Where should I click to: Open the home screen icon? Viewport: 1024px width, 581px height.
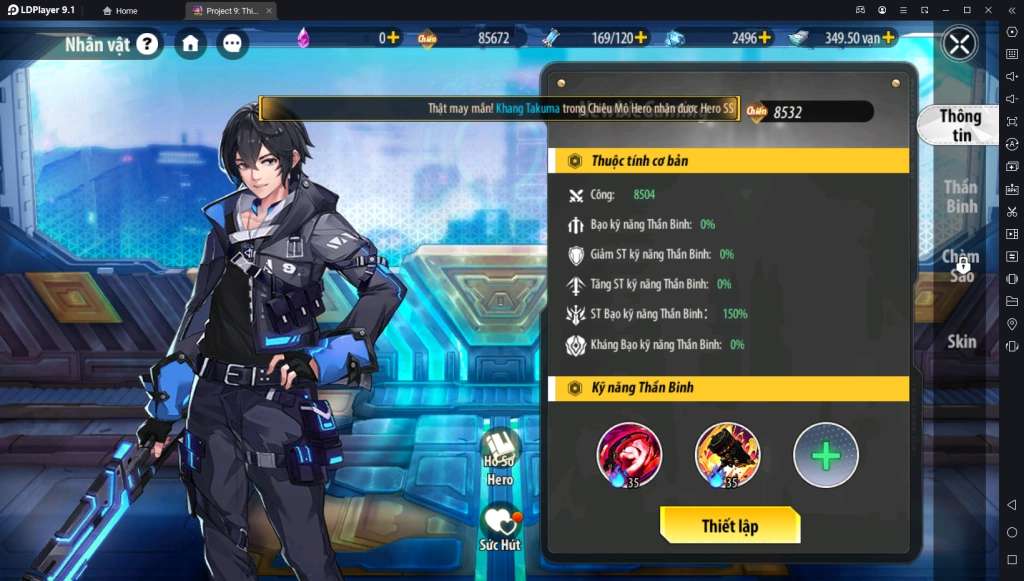(x=190, y=43)
